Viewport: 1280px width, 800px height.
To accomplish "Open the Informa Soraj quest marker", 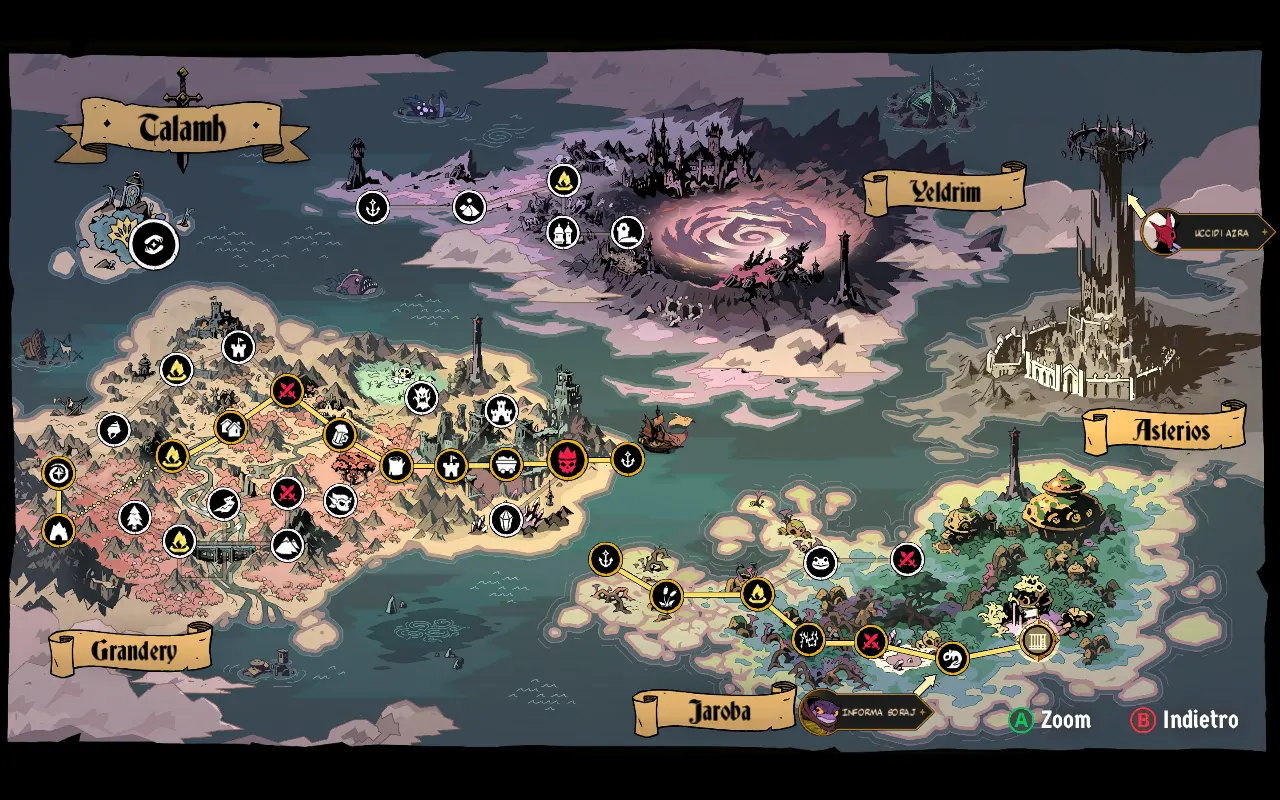I will click(x=865, y=712).
